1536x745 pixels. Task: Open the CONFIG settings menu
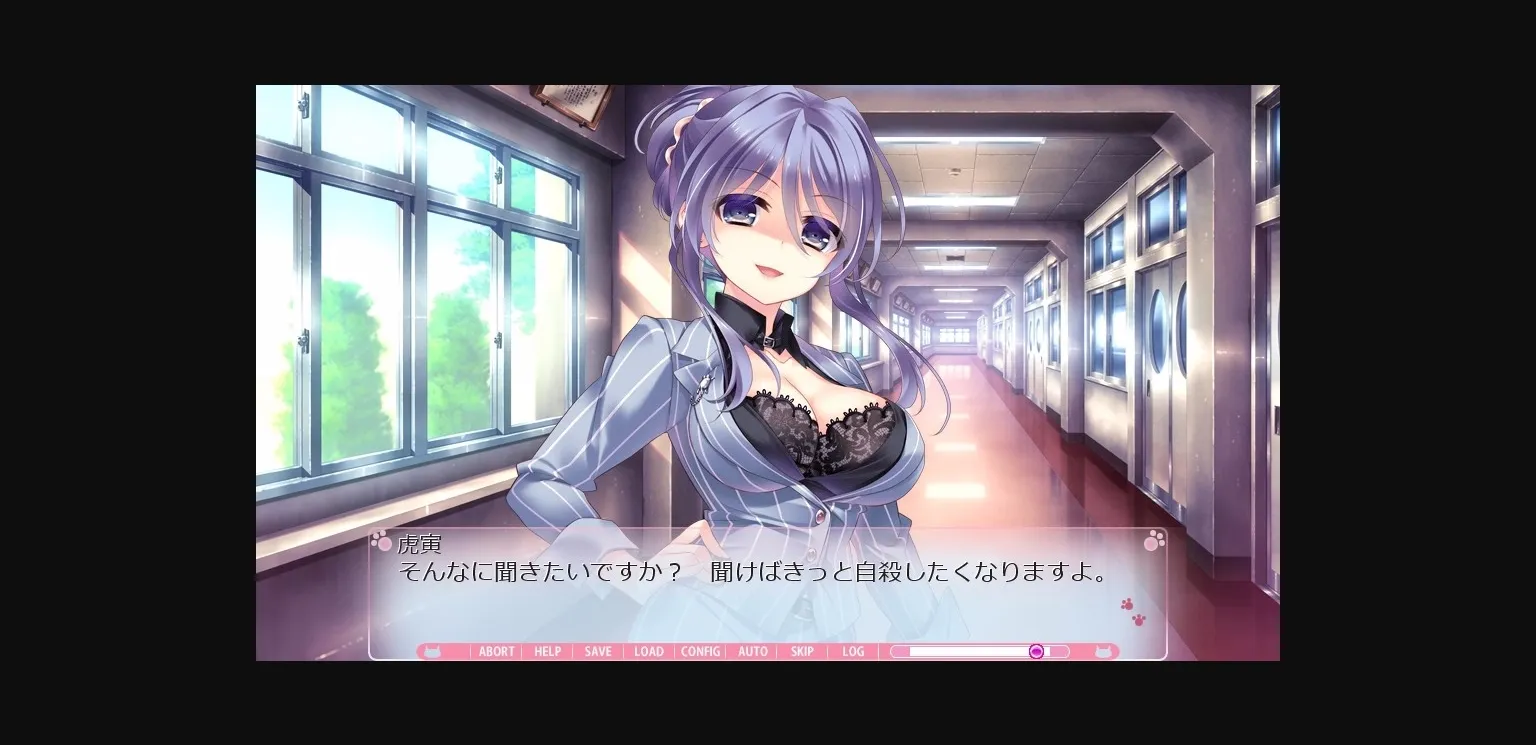click(700, 651)
